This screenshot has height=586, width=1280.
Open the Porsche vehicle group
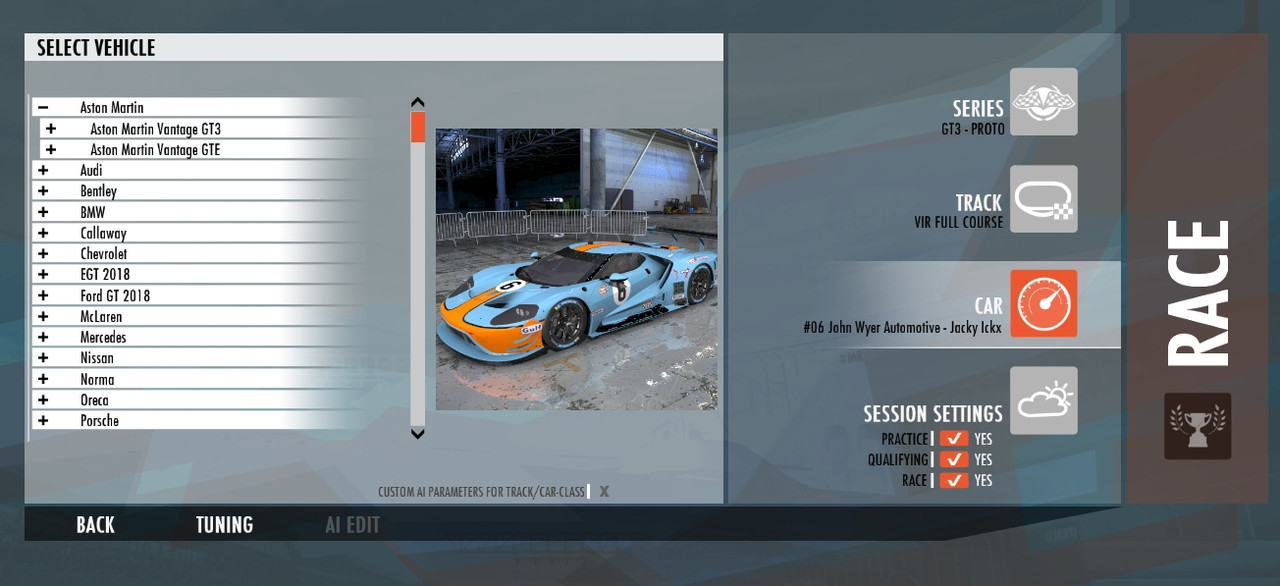pyautogui.click(x=43, y=421)
